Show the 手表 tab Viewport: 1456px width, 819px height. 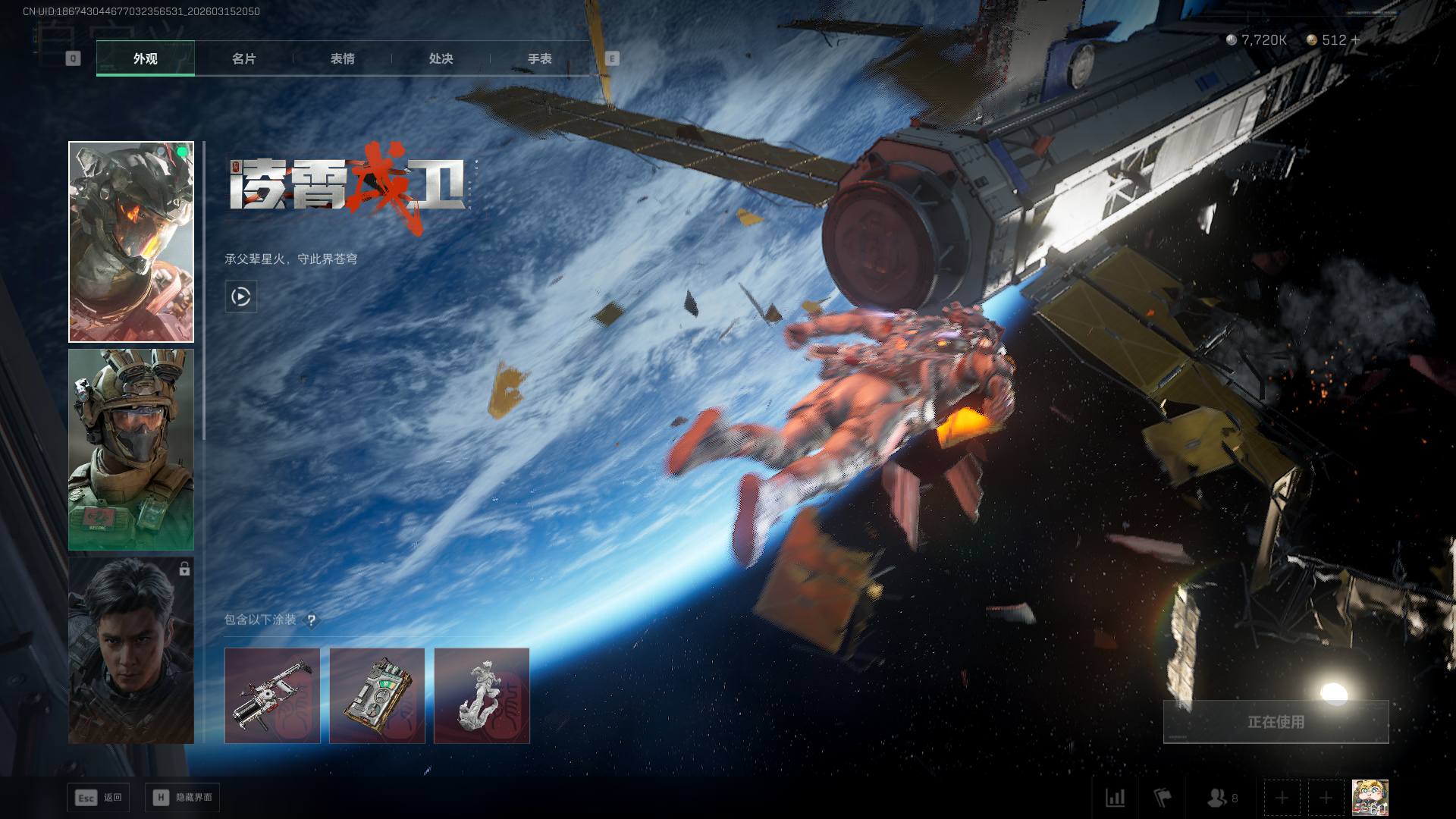point(539,58)
